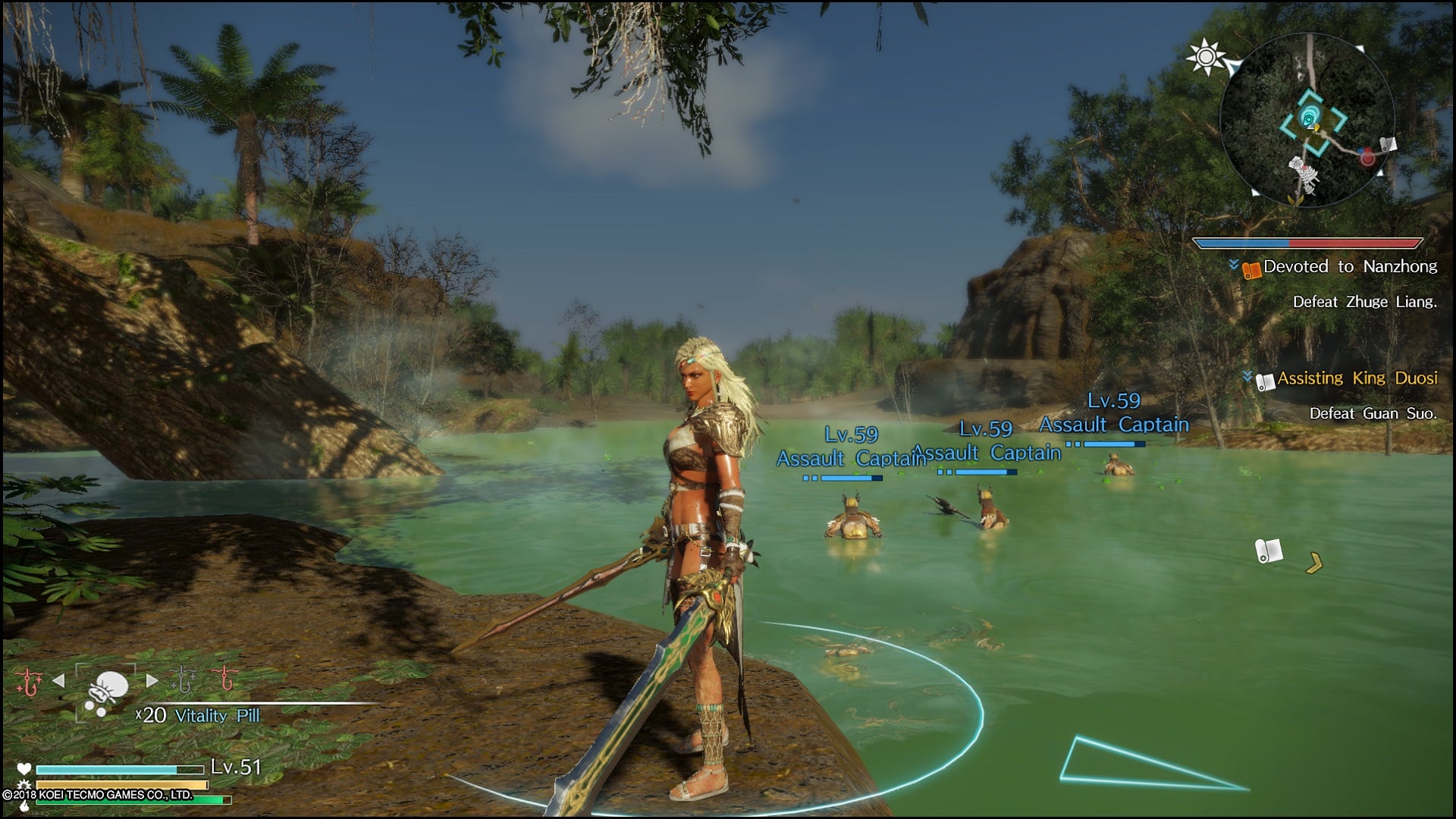The width and height of the screenshot is (1456, 819).
Task: Cycle to the next item with right arrow
Action: coord(152,680)
